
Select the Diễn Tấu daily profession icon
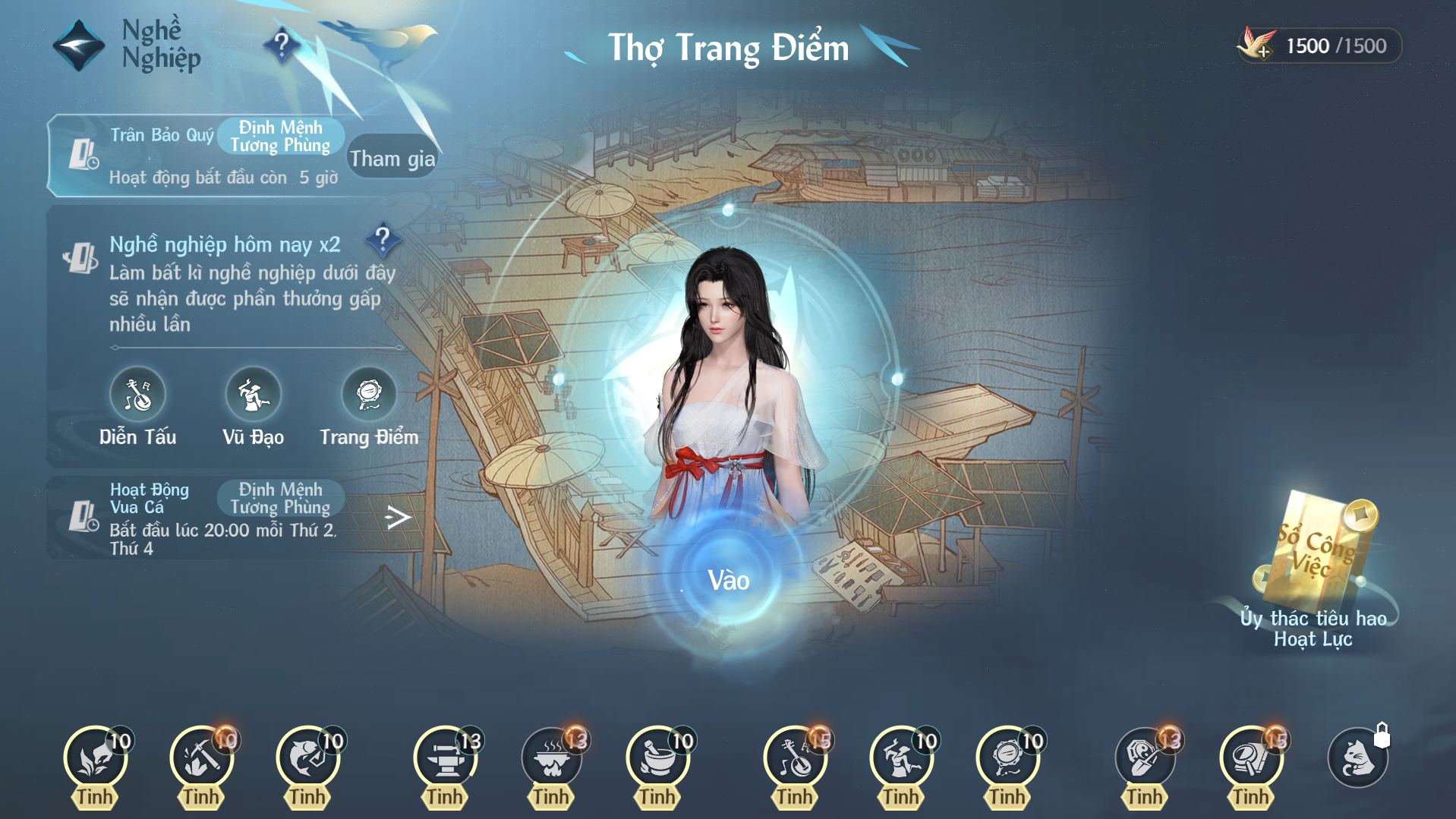pos(137,395)
